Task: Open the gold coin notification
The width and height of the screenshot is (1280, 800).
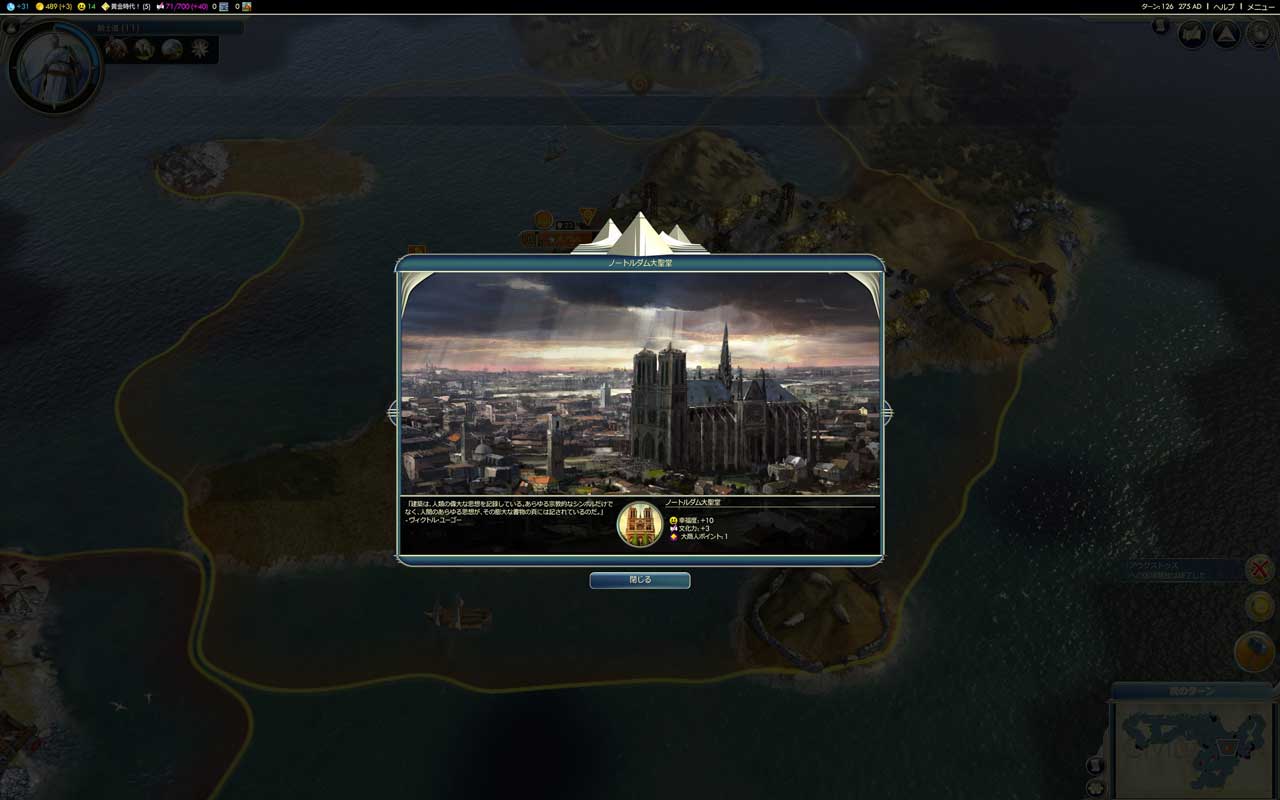Action: pos(1259,606)
